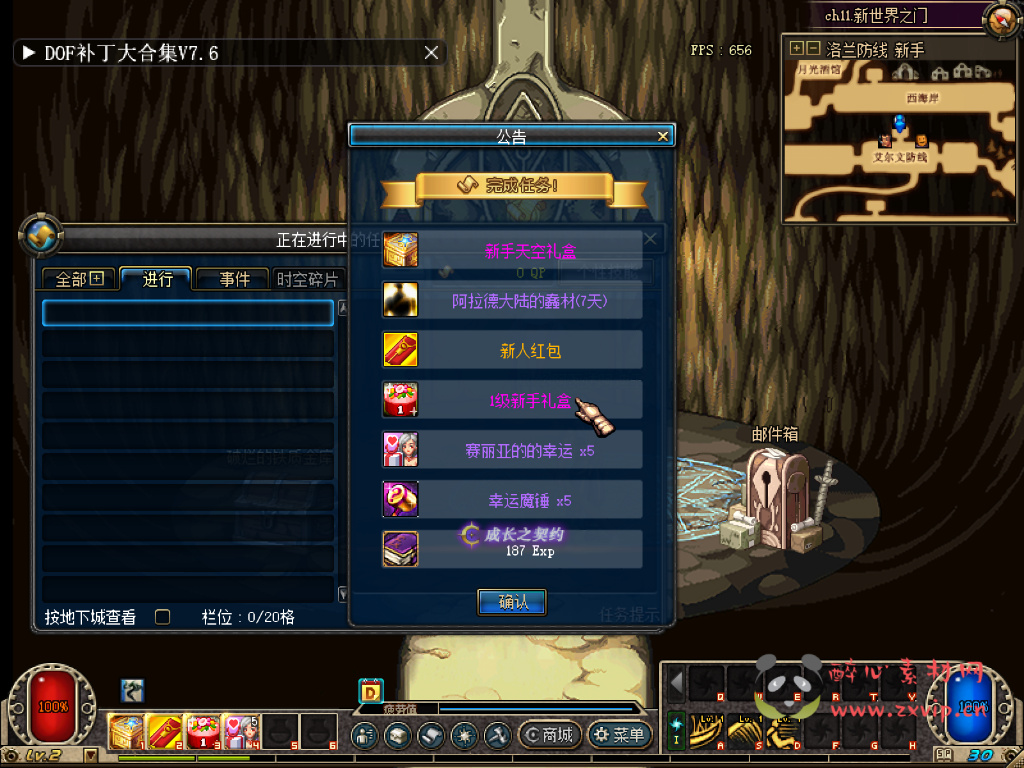Choose the 1级新手礼盒 reward row
This screenshot has height=768, width=1024.
tap(512, 400)
